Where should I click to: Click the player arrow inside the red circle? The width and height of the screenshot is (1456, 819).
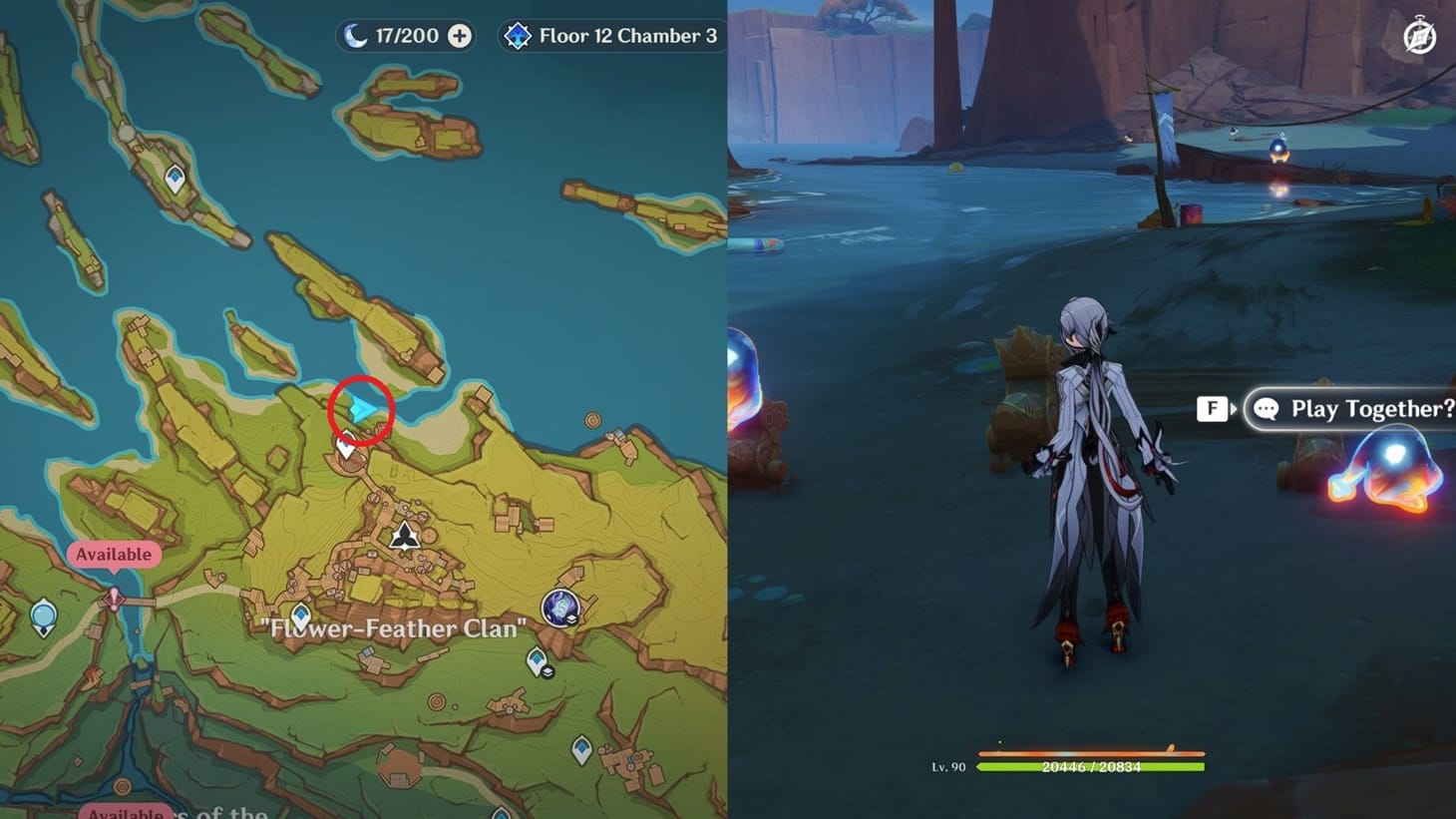pos(362,406)
